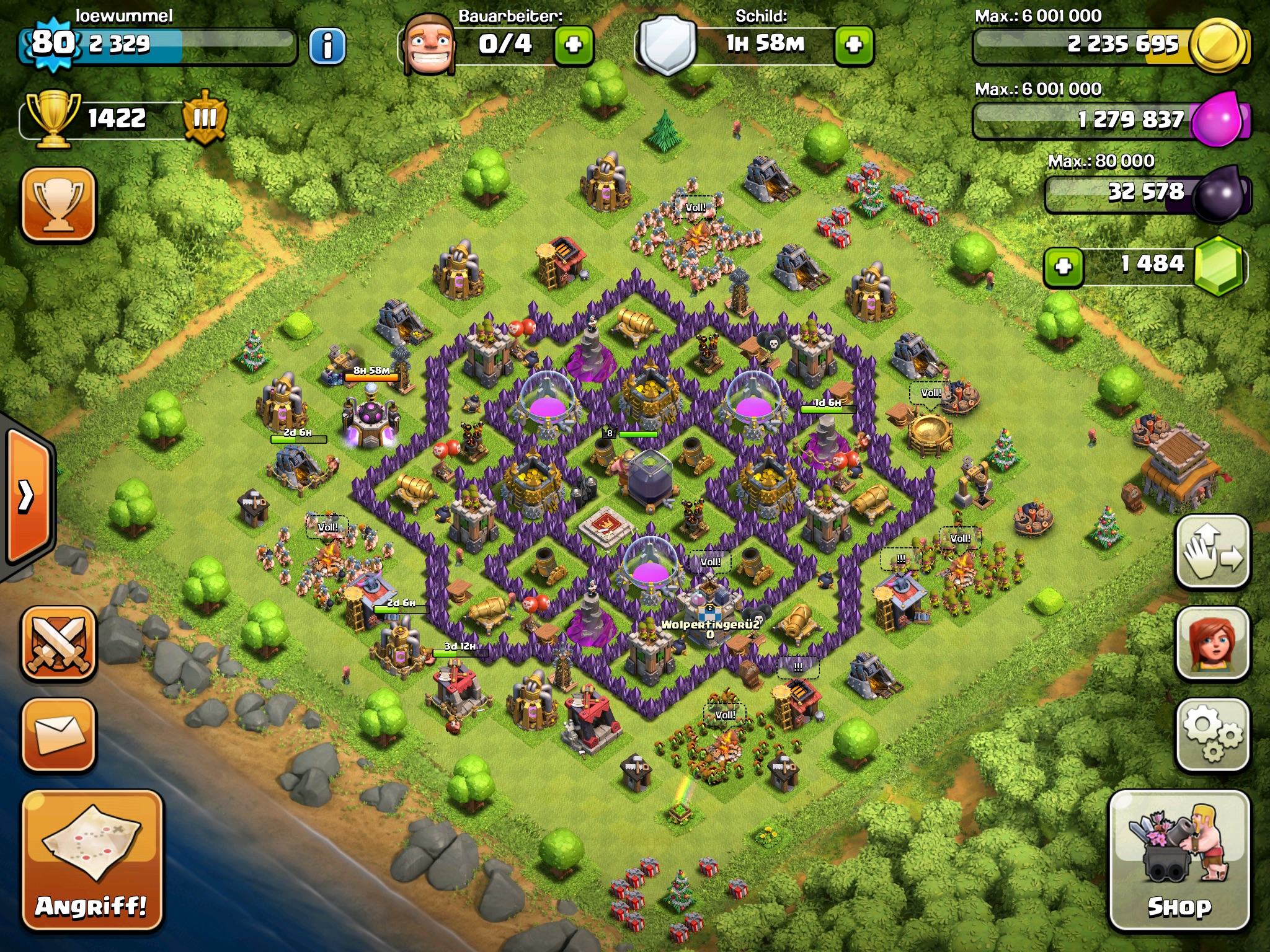This screenshot has width=1270, height=952.
Task: Select the dark elixir drop icon
Action: coord(1219,193)
